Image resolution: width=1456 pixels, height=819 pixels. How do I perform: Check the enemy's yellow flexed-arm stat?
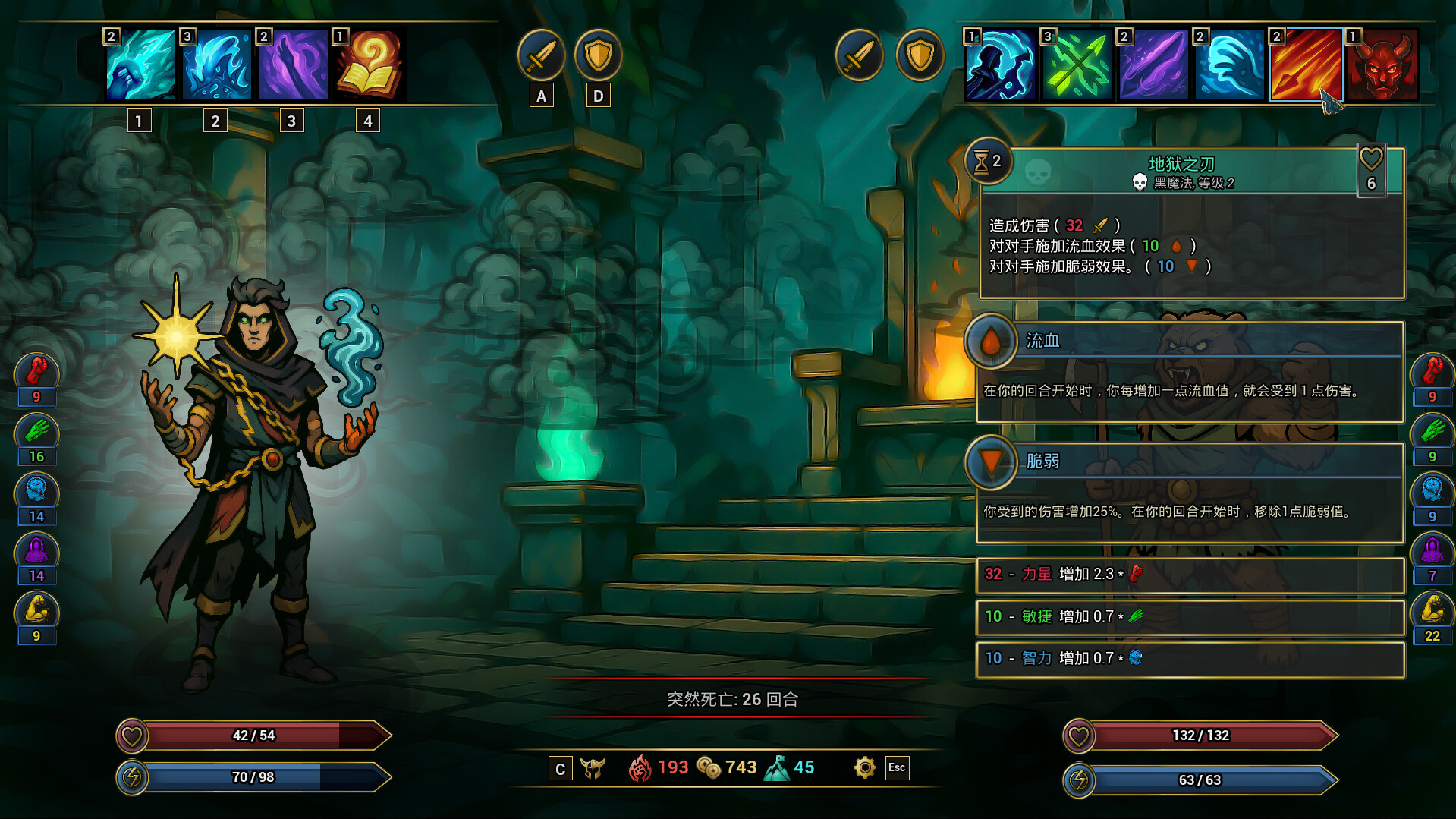(x=1432, y=610)
